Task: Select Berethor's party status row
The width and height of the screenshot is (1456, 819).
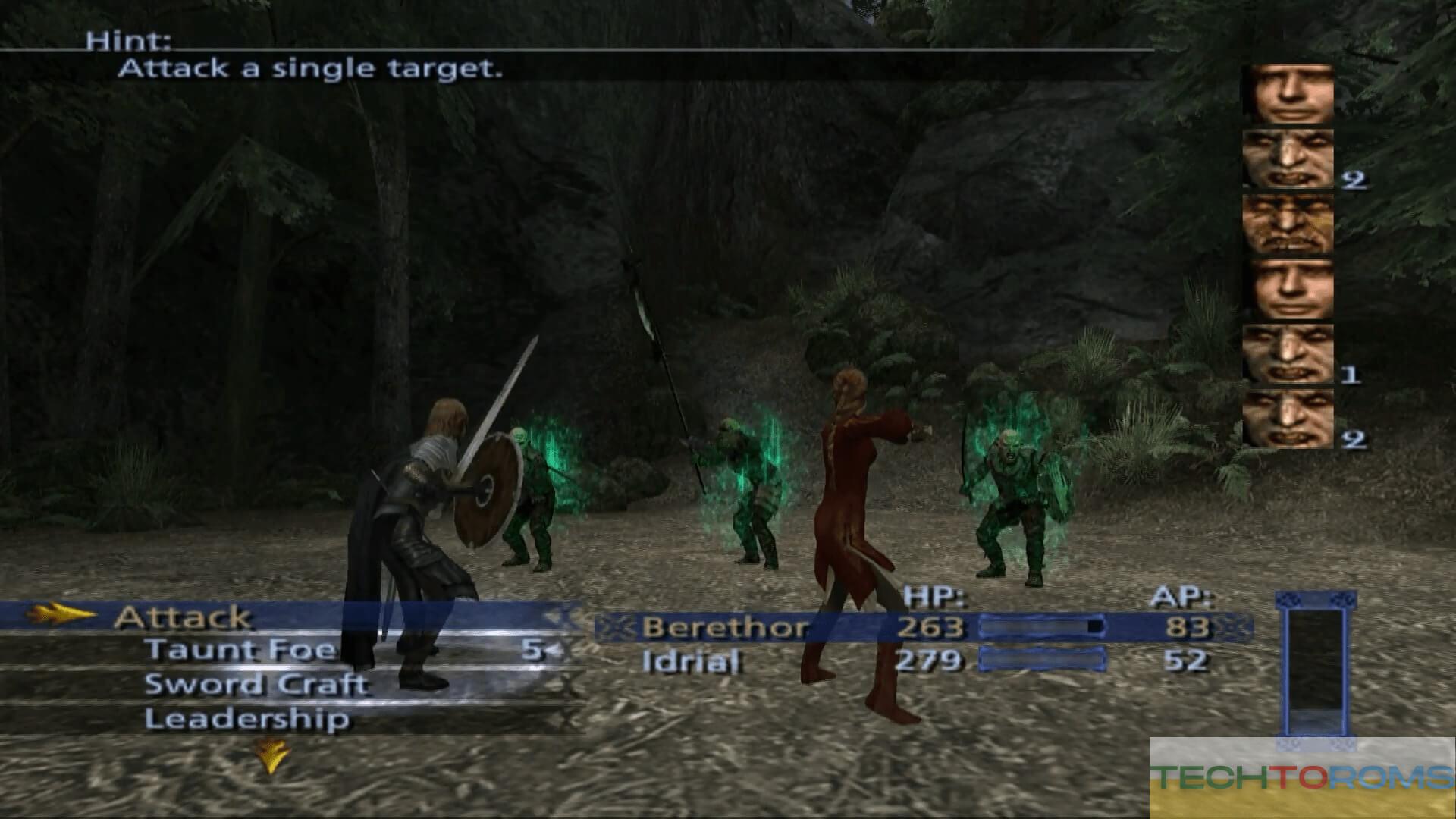Action: (921, 627)
